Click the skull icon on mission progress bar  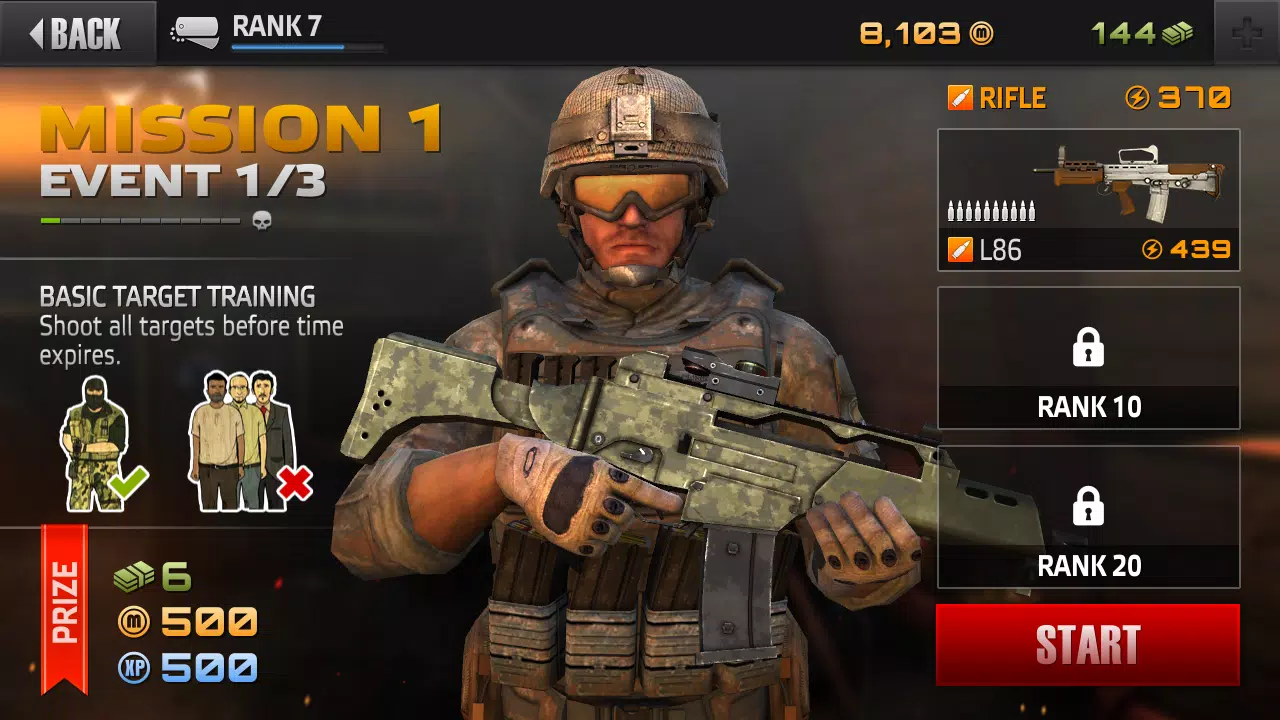260,220
